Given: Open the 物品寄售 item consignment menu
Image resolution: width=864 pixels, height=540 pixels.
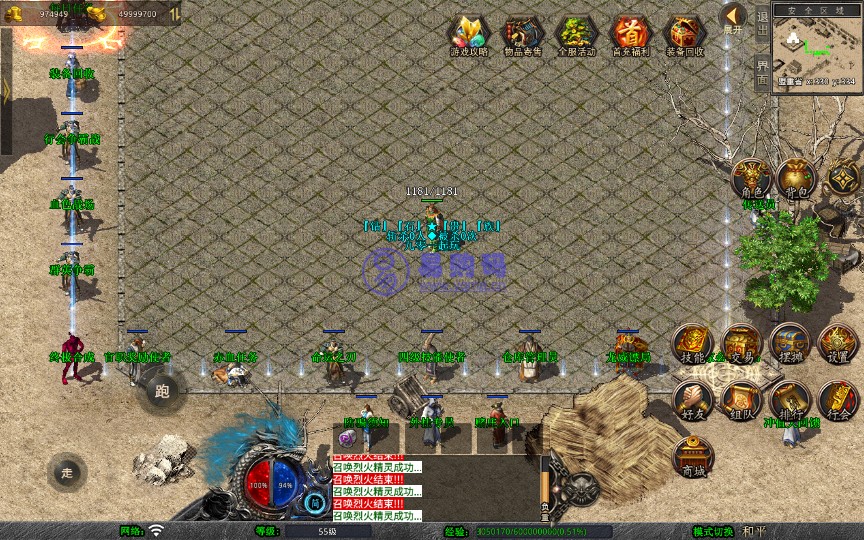Looking at the screenshot, I should click(522, 34).
